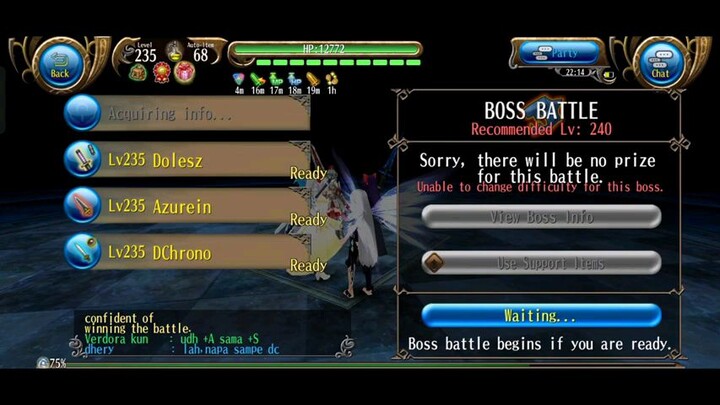Screen dimensions: 720x405
Task: Open the Chat panel
Action: (x=660, y=63)
